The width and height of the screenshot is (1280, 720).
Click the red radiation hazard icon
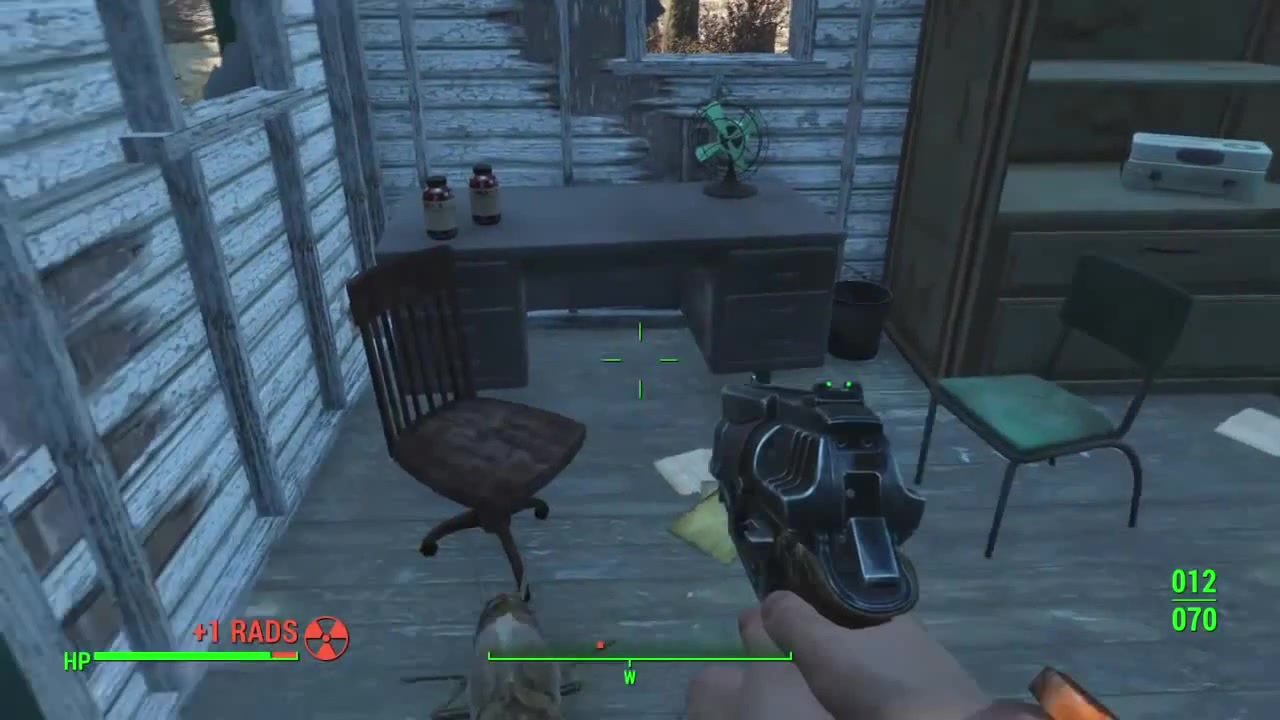click(326, 637)
